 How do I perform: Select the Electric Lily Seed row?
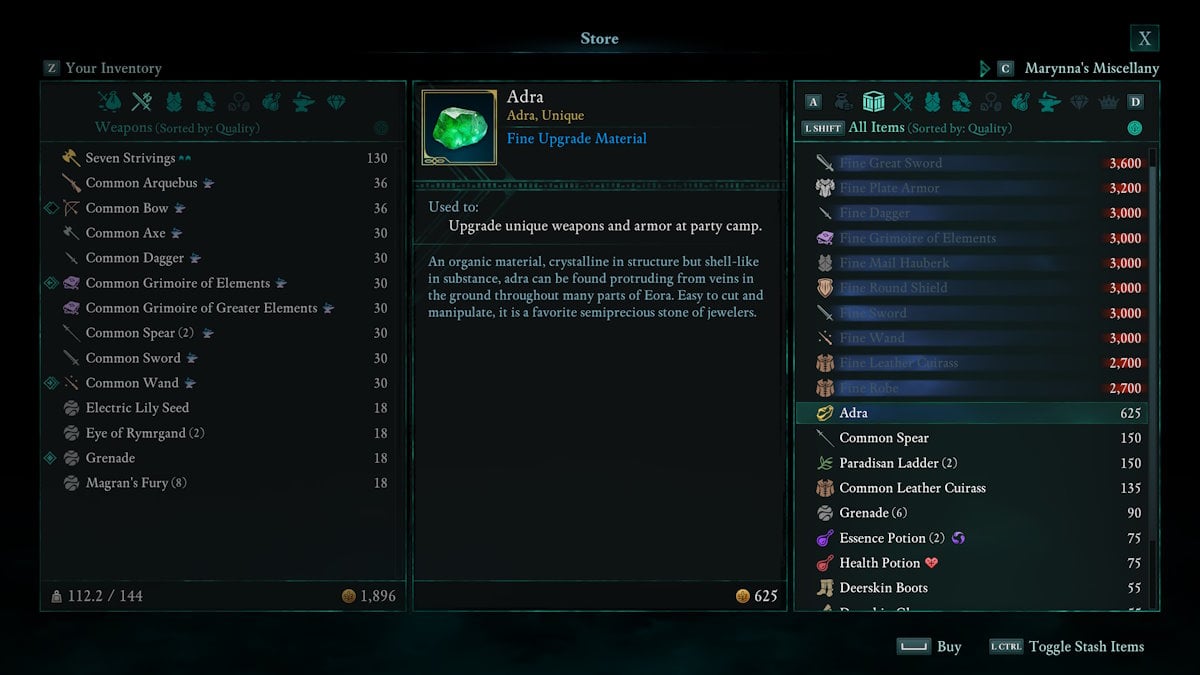pyautogui.click(x=137, y=408)
